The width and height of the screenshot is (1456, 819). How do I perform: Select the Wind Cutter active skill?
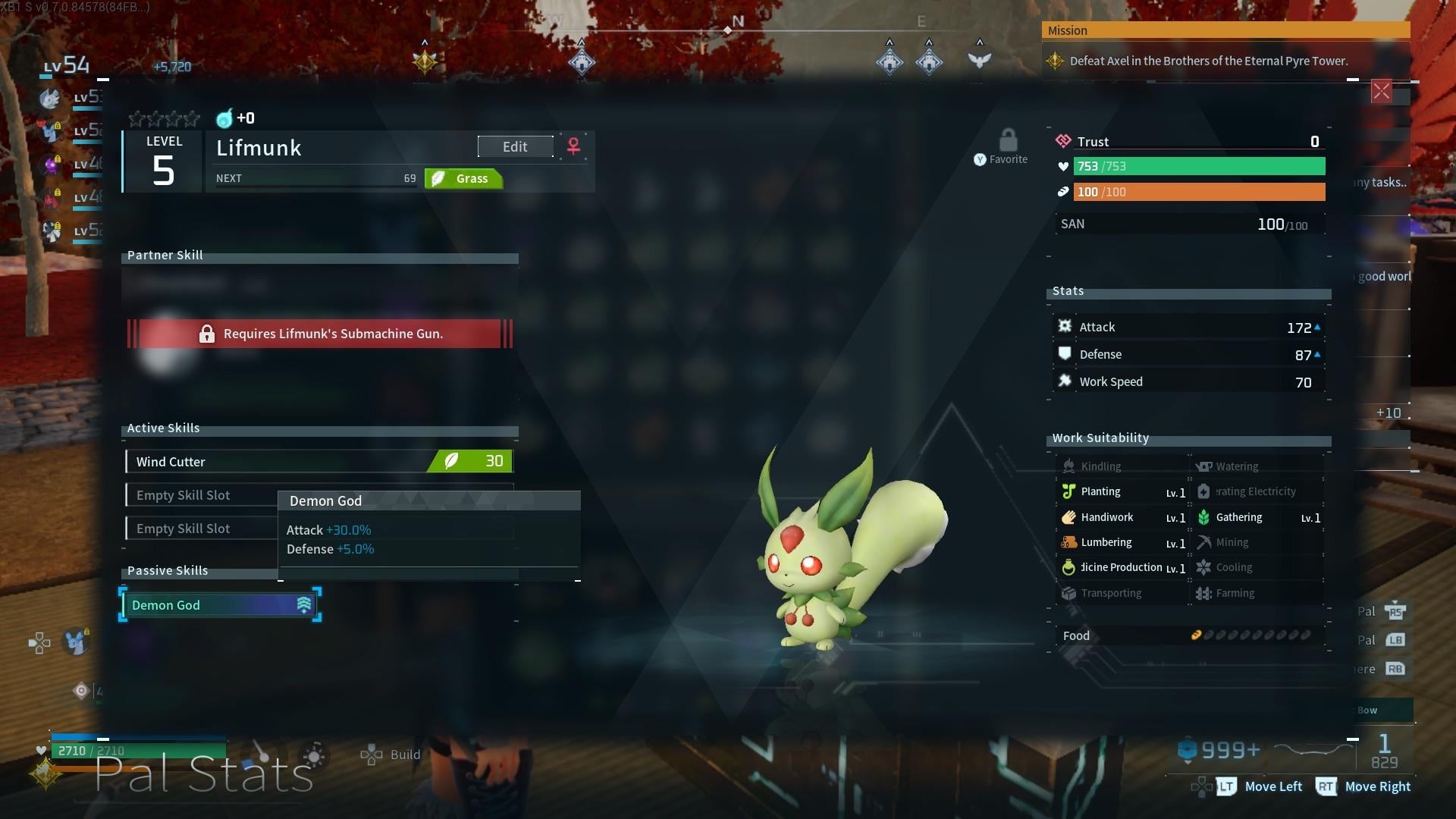coord(319,461)
